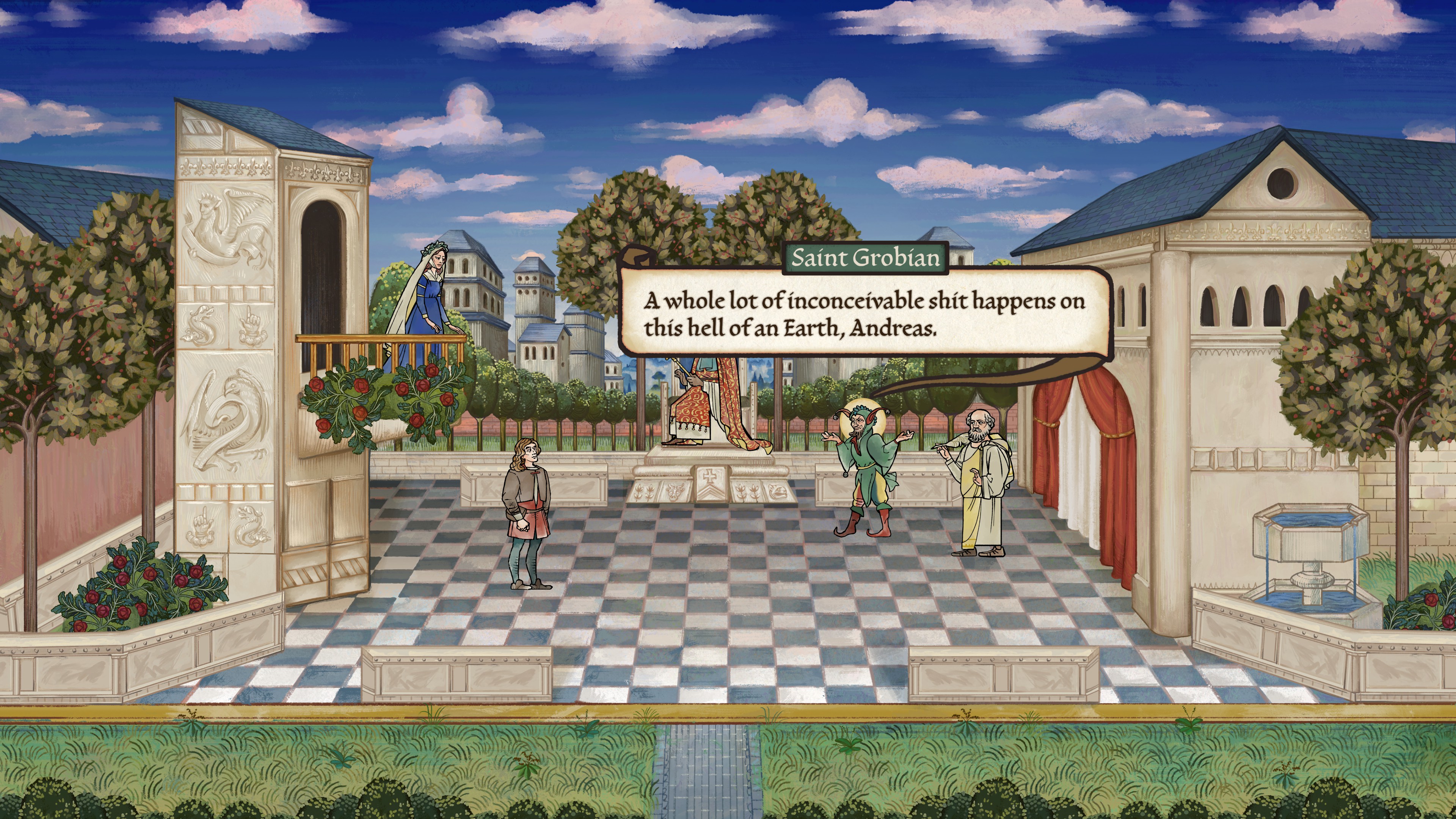This screenshot has width=1456, height=819.
Task: Open the doorway behind the red curtain
Action: pos(1079,480)
